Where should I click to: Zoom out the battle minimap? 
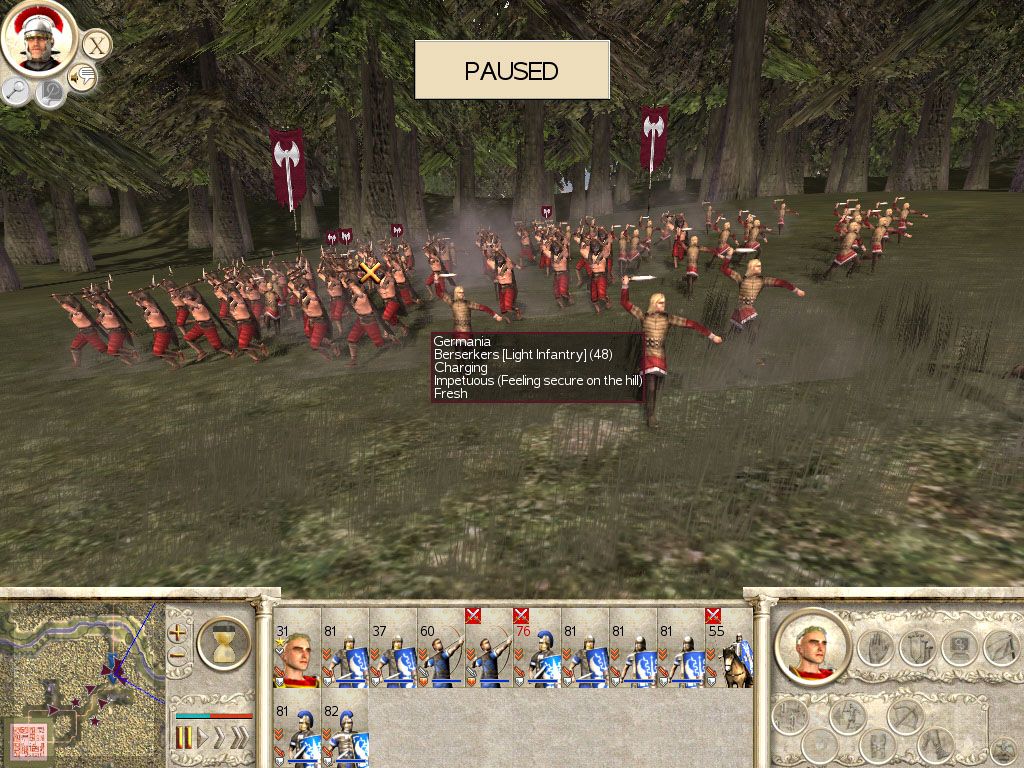tap(177, 656)
